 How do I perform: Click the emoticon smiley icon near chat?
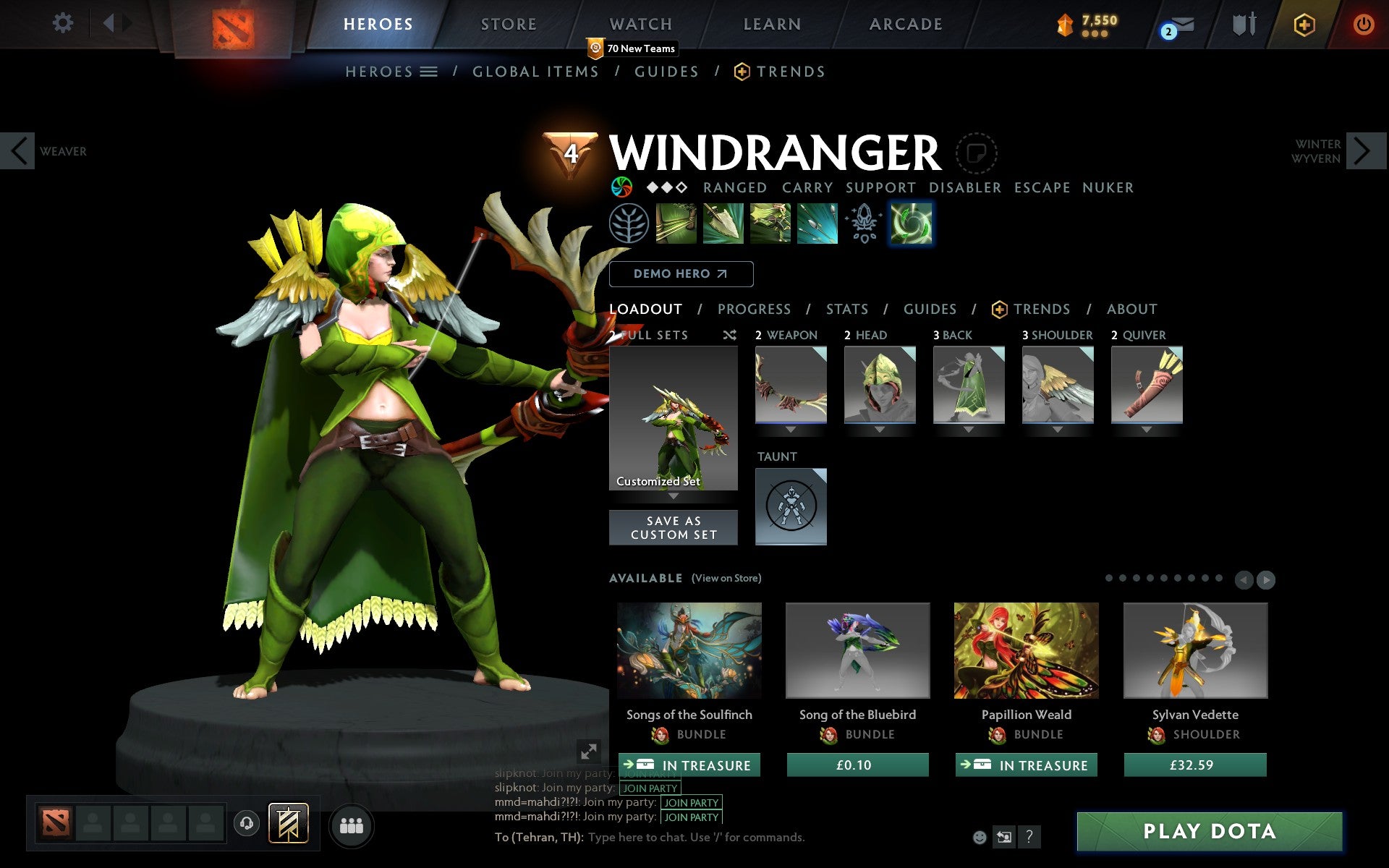coord(981,836)
